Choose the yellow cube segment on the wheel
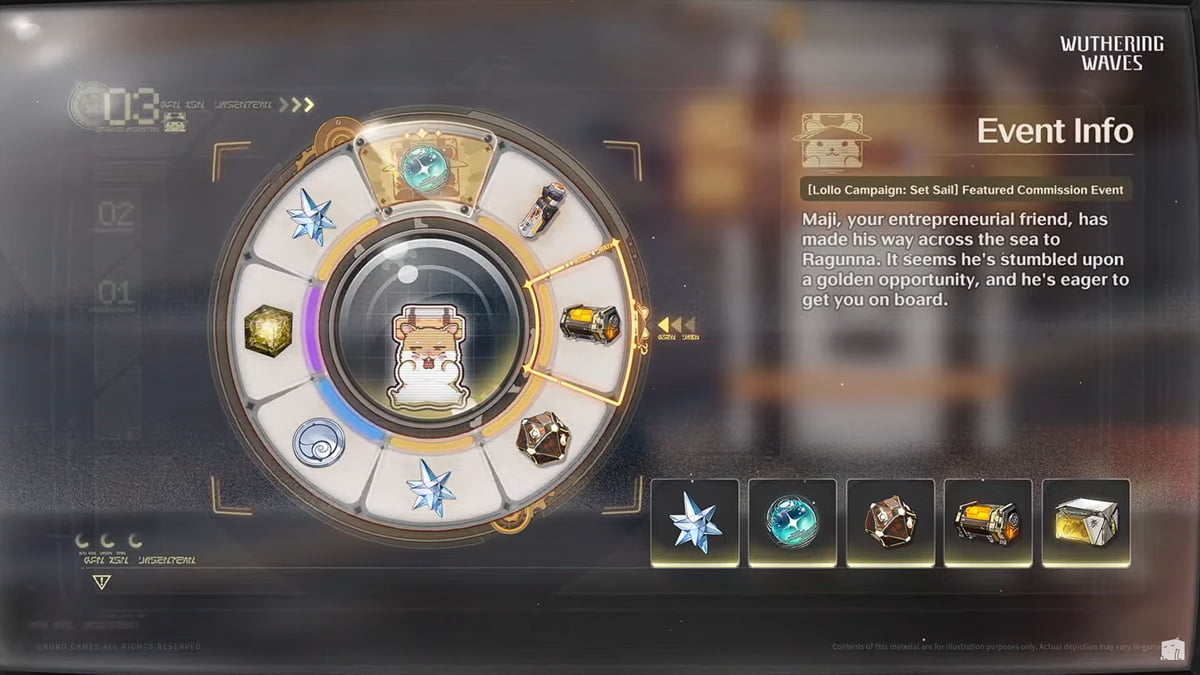 point(269,328)
